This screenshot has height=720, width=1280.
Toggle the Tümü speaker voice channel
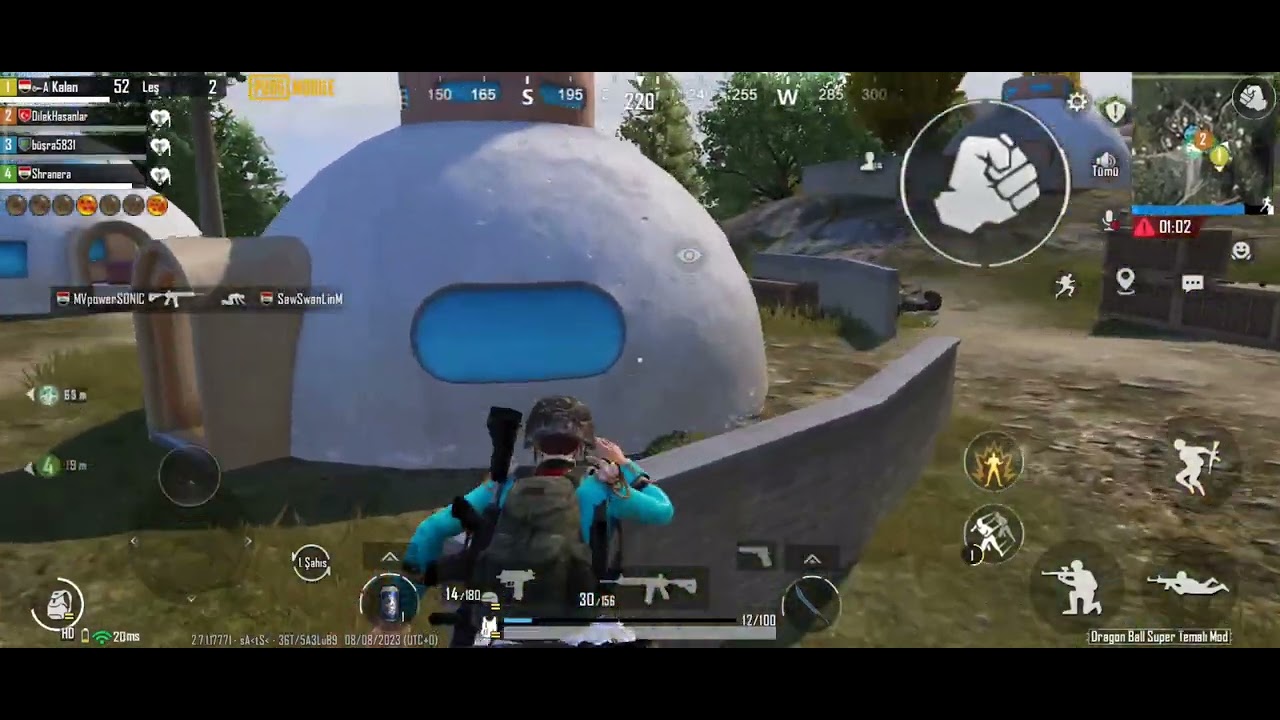(x=1105, y=165)
